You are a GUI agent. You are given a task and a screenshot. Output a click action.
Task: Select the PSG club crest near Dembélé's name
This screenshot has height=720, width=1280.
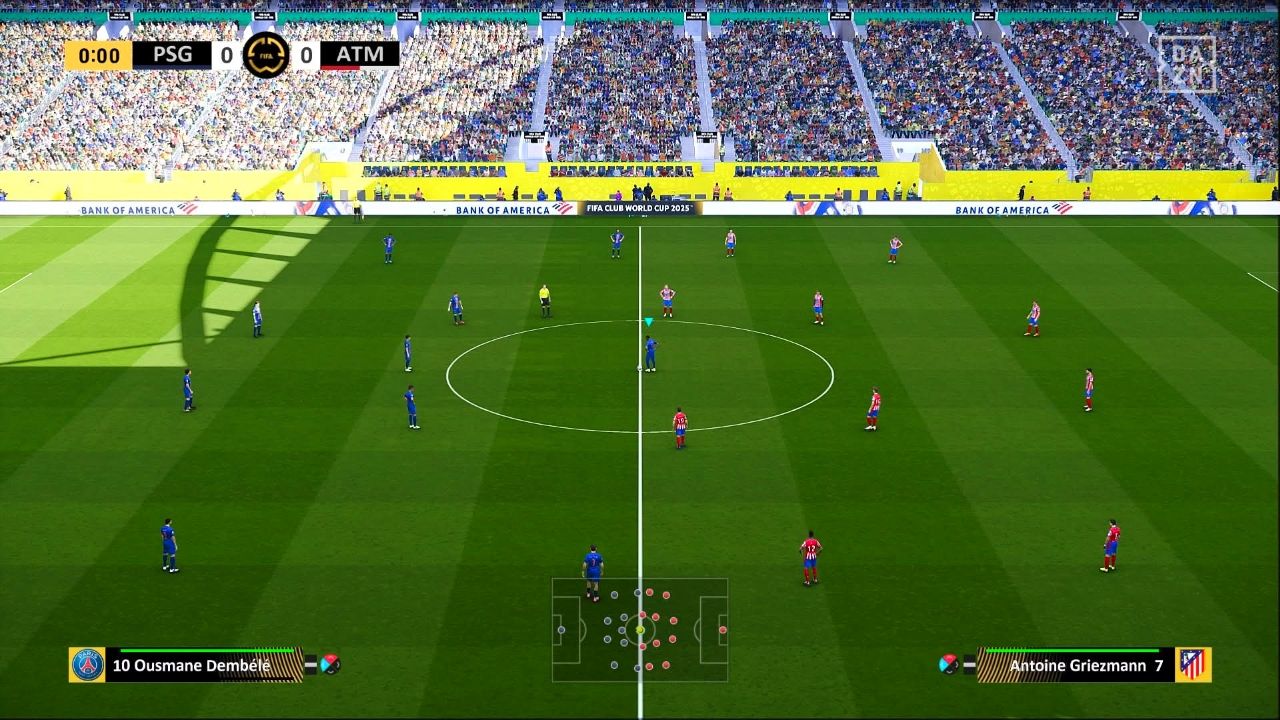(88, 664)
